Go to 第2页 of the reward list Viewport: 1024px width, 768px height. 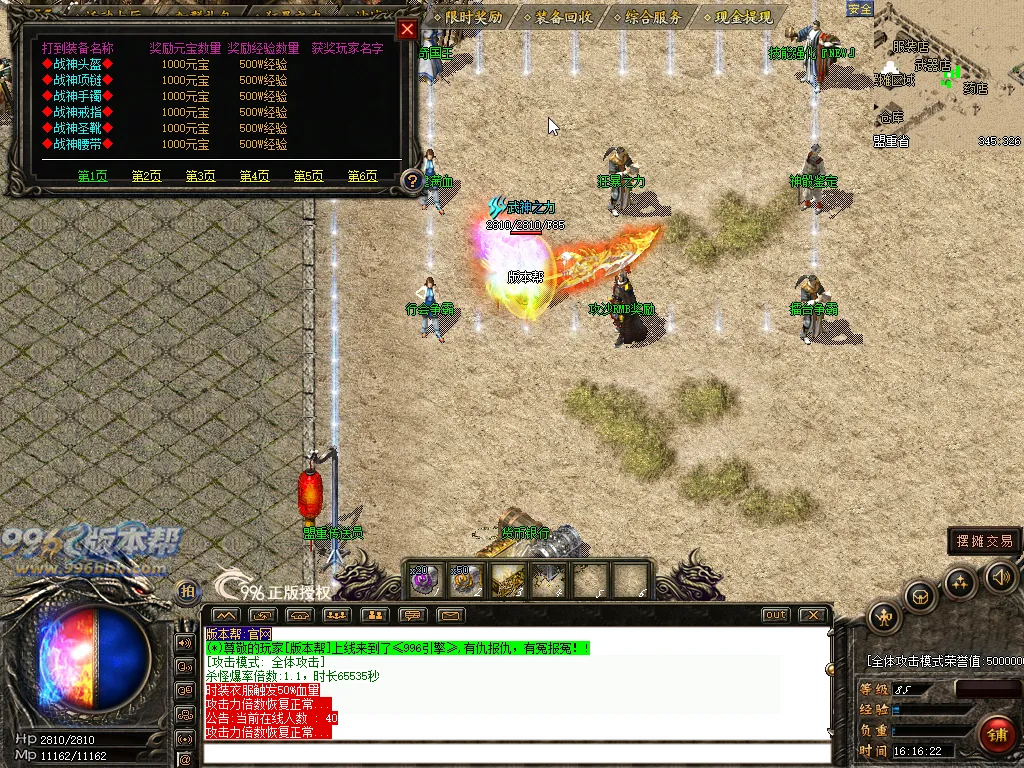click(146, 176)
